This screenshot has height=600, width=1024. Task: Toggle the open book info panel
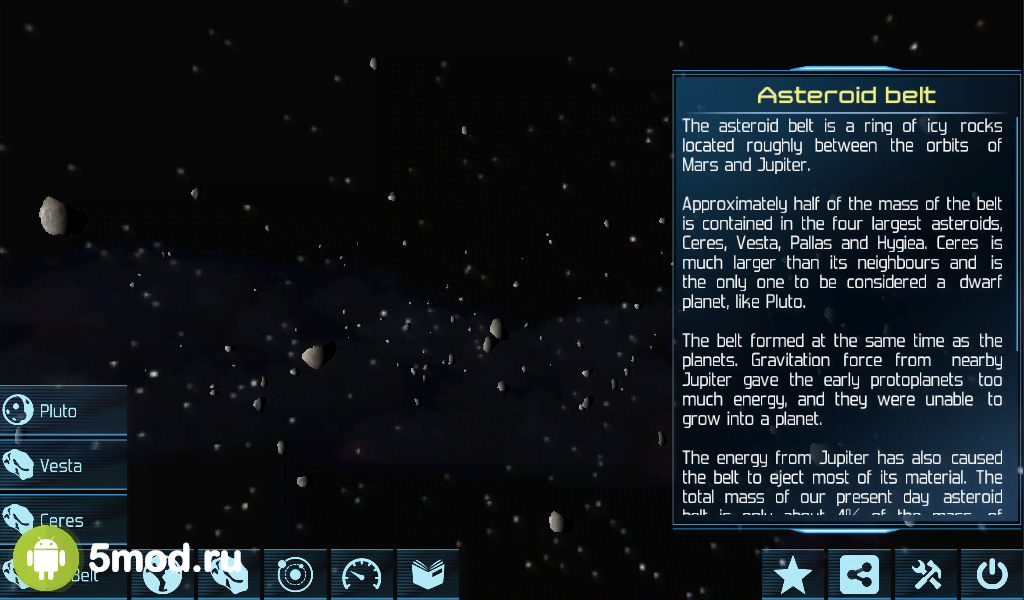pyautogui.click(x=428, y=575)
